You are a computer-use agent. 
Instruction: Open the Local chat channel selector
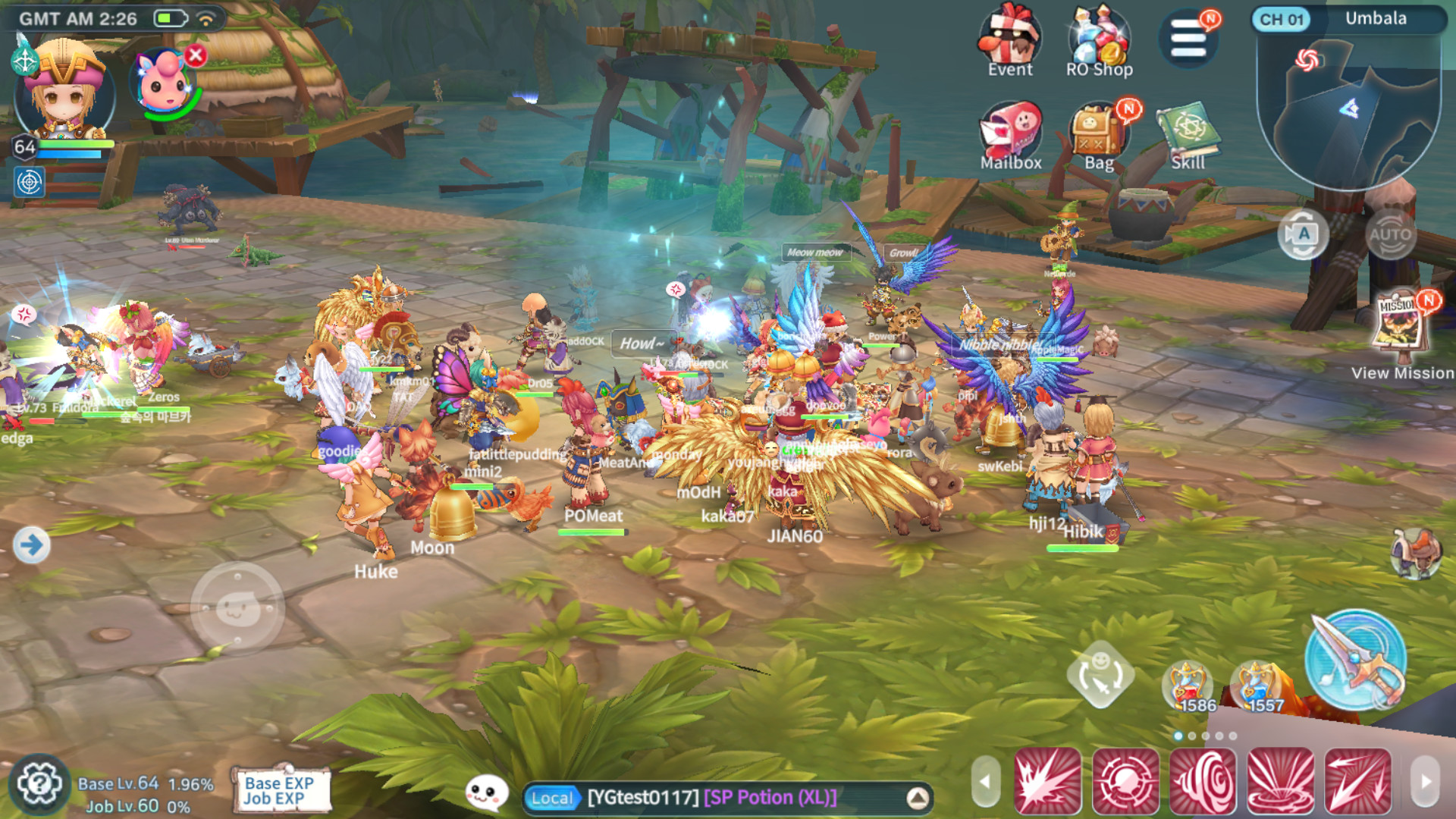(x=553, y=798)
